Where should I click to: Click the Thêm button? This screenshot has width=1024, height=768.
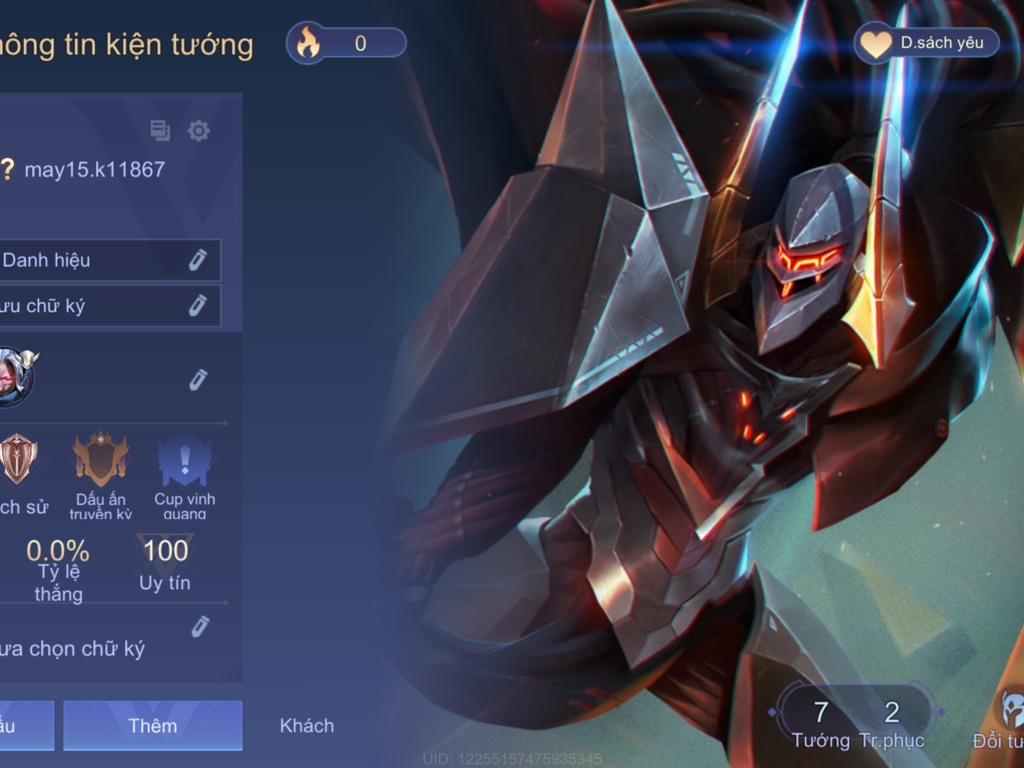(152, 725)
